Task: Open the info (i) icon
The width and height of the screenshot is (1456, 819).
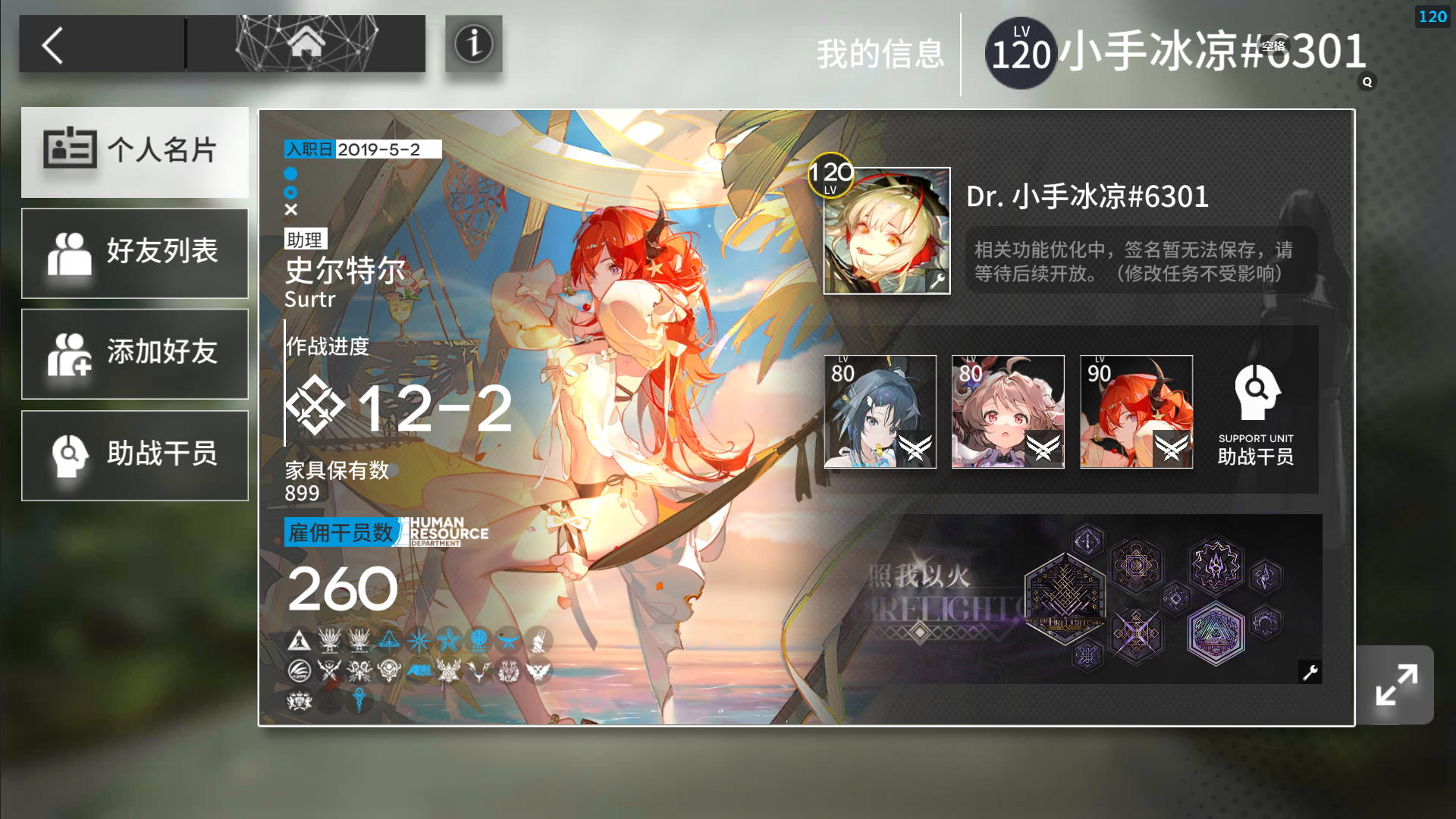Action: (x=473, y=45)
